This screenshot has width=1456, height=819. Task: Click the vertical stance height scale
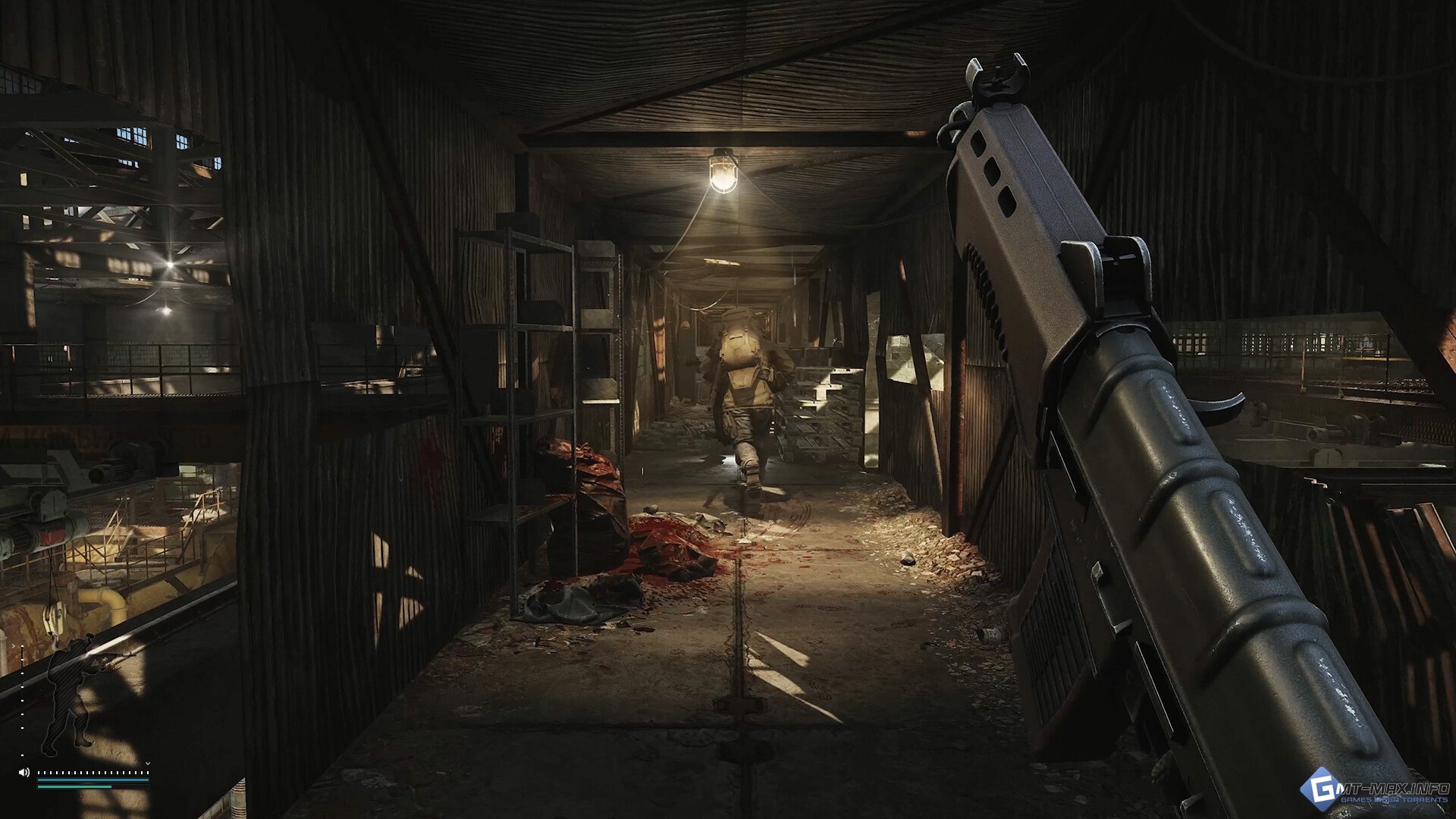pos(22,701)
